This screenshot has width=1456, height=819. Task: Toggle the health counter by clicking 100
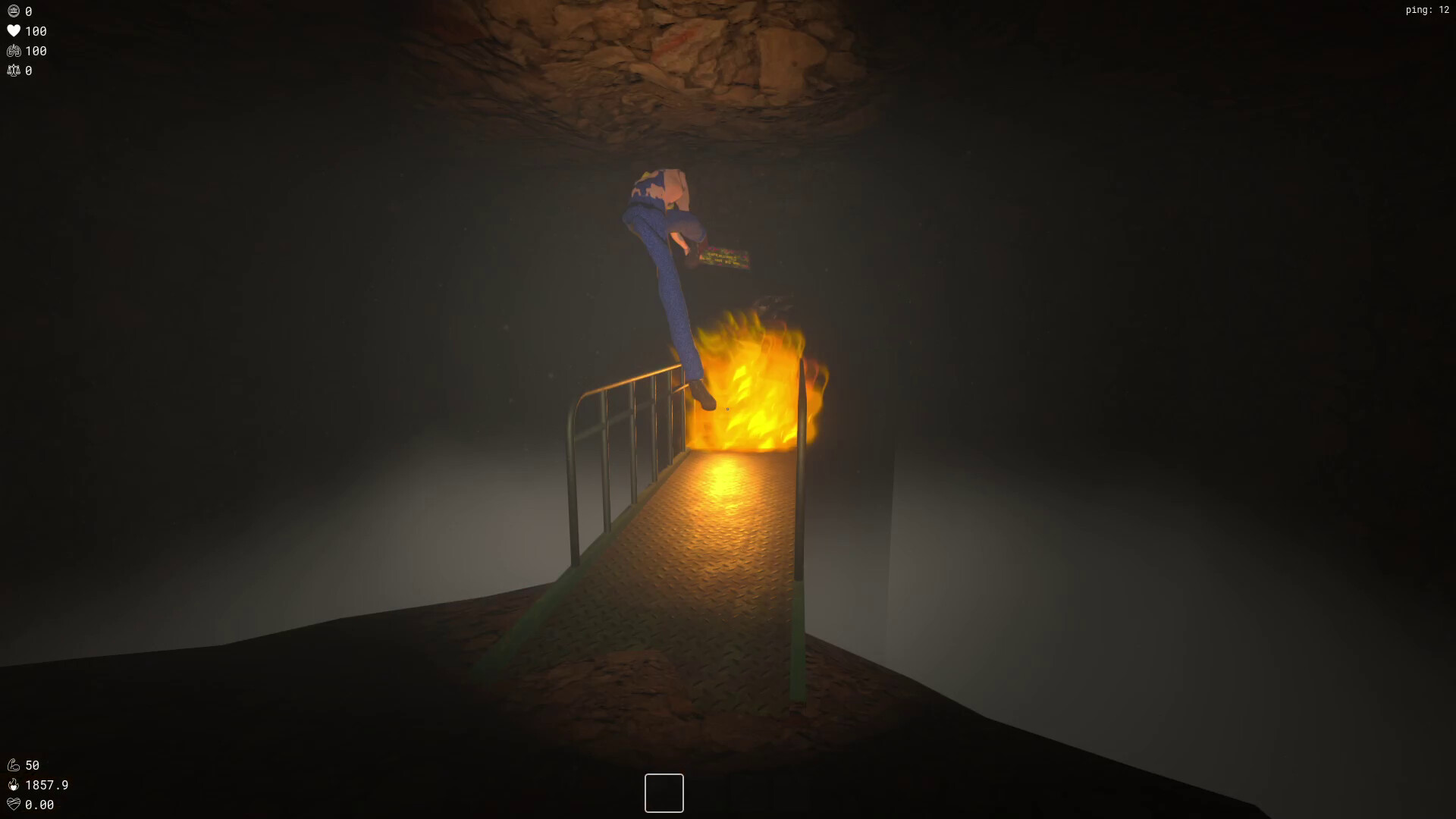35,31
